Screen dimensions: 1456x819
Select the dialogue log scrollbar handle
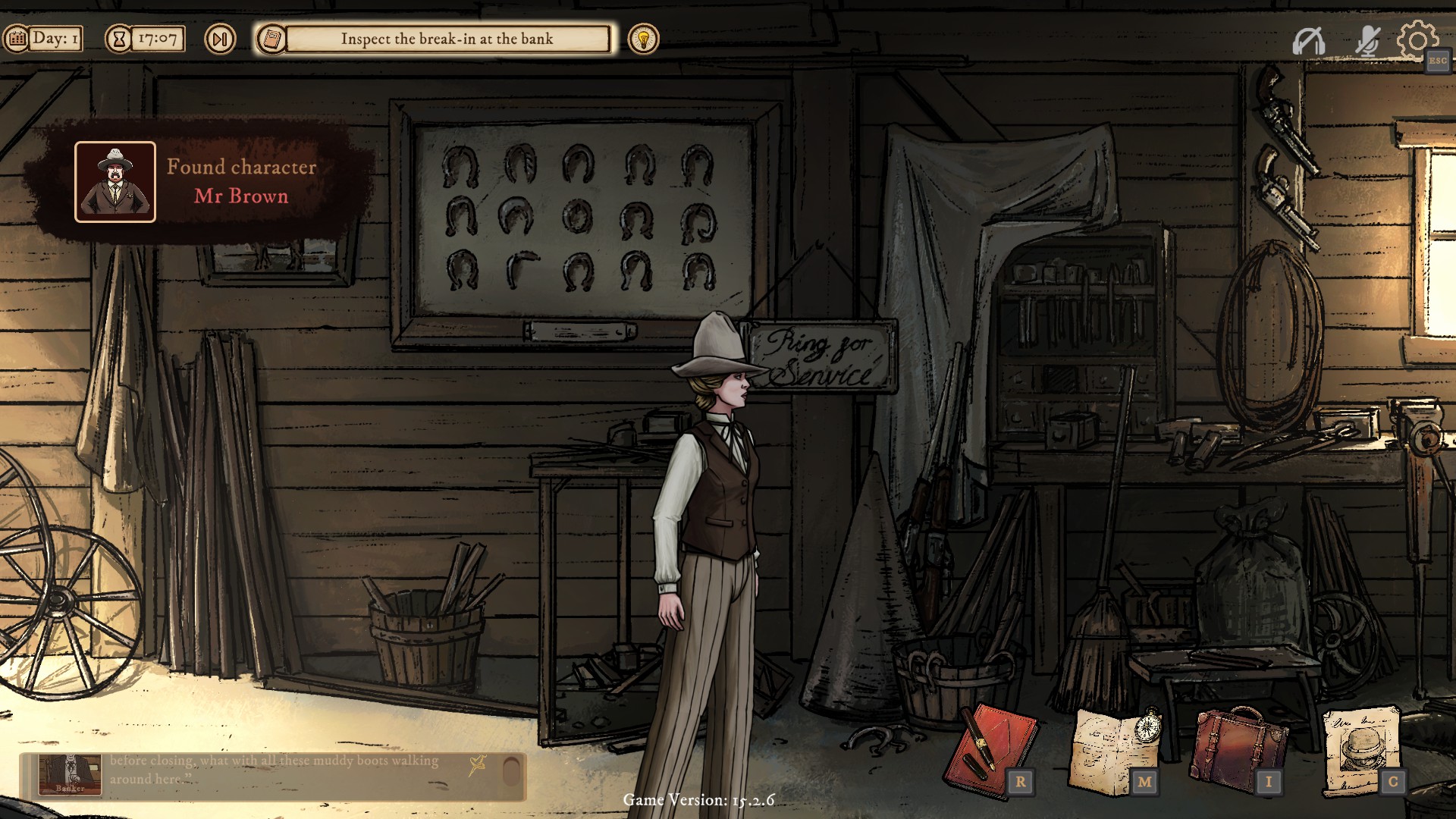512,771
